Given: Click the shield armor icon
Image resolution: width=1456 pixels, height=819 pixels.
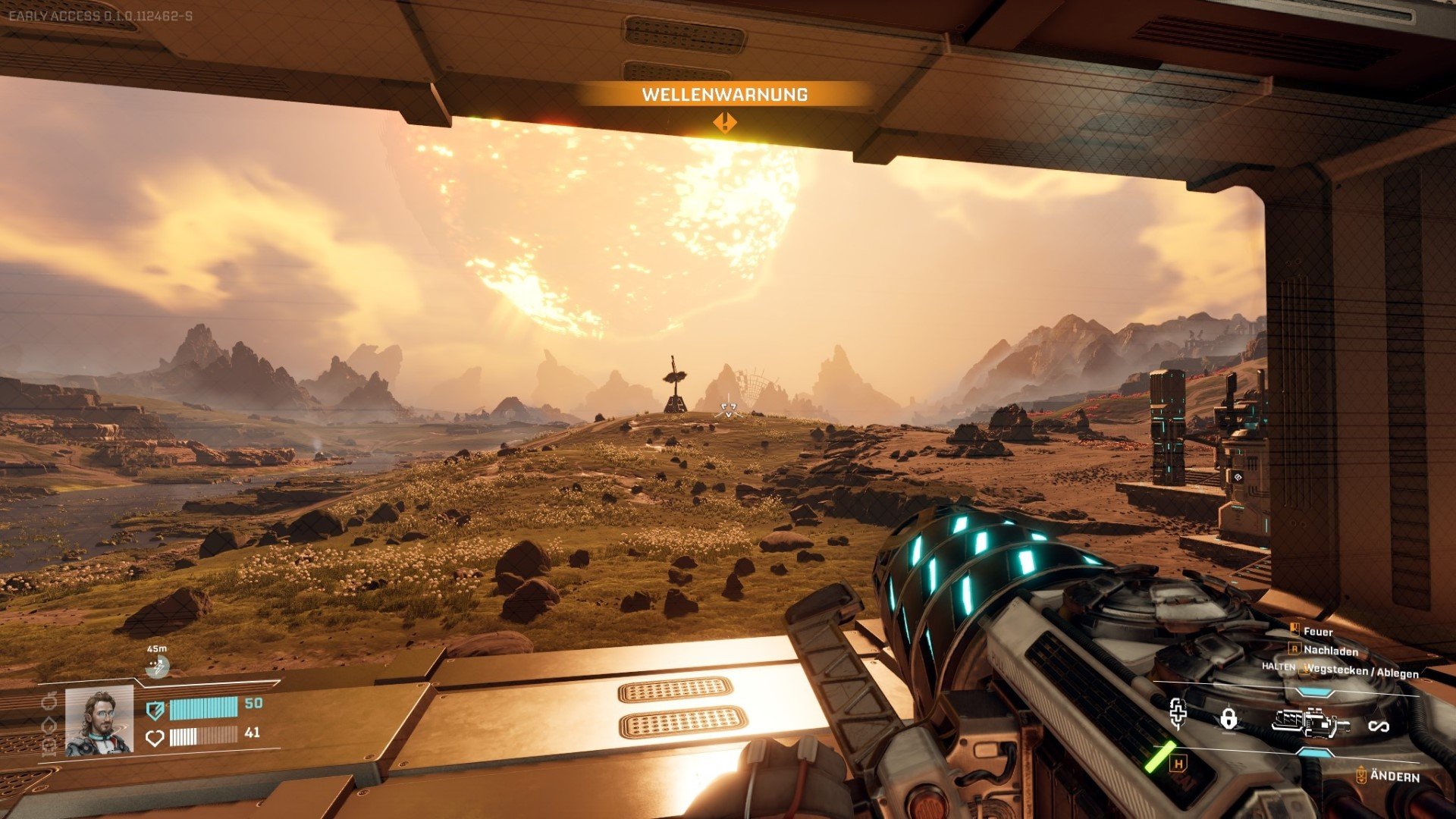Looking at the screenshot, I should (x=155, y=710).
